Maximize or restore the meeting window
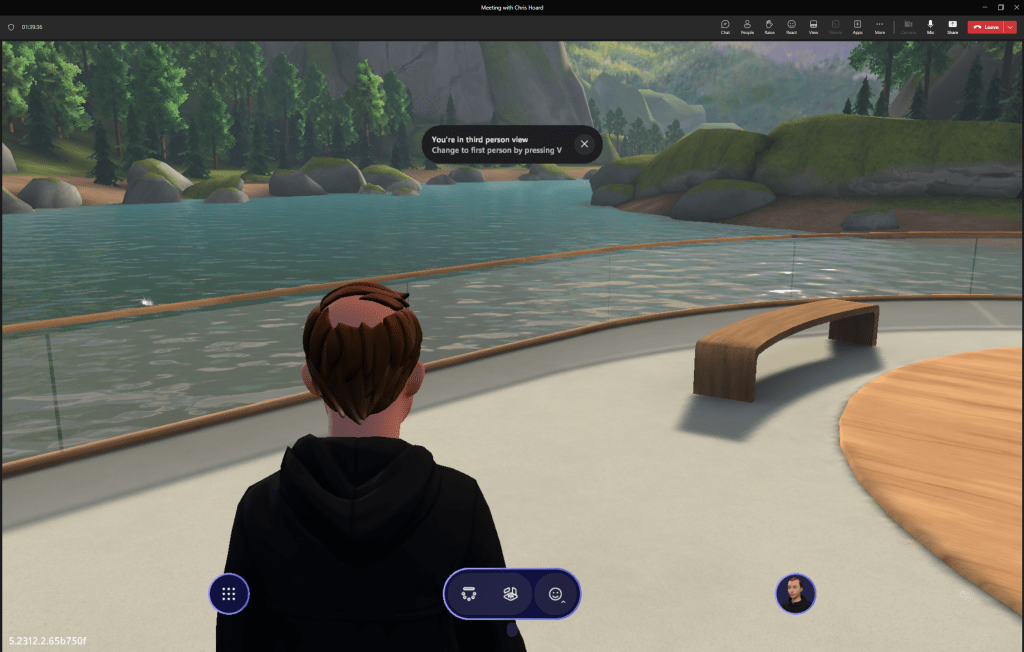This screenshot has height=652, width=1024. (x=1001, y=7)
